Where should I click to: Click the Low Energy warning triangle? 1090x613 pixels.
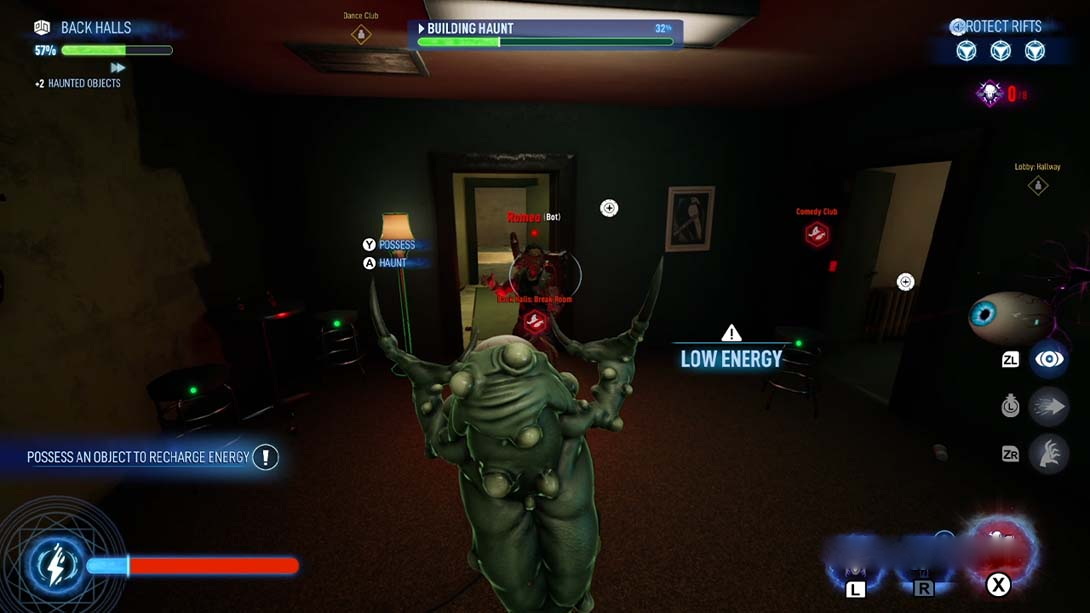pos(732,333)
